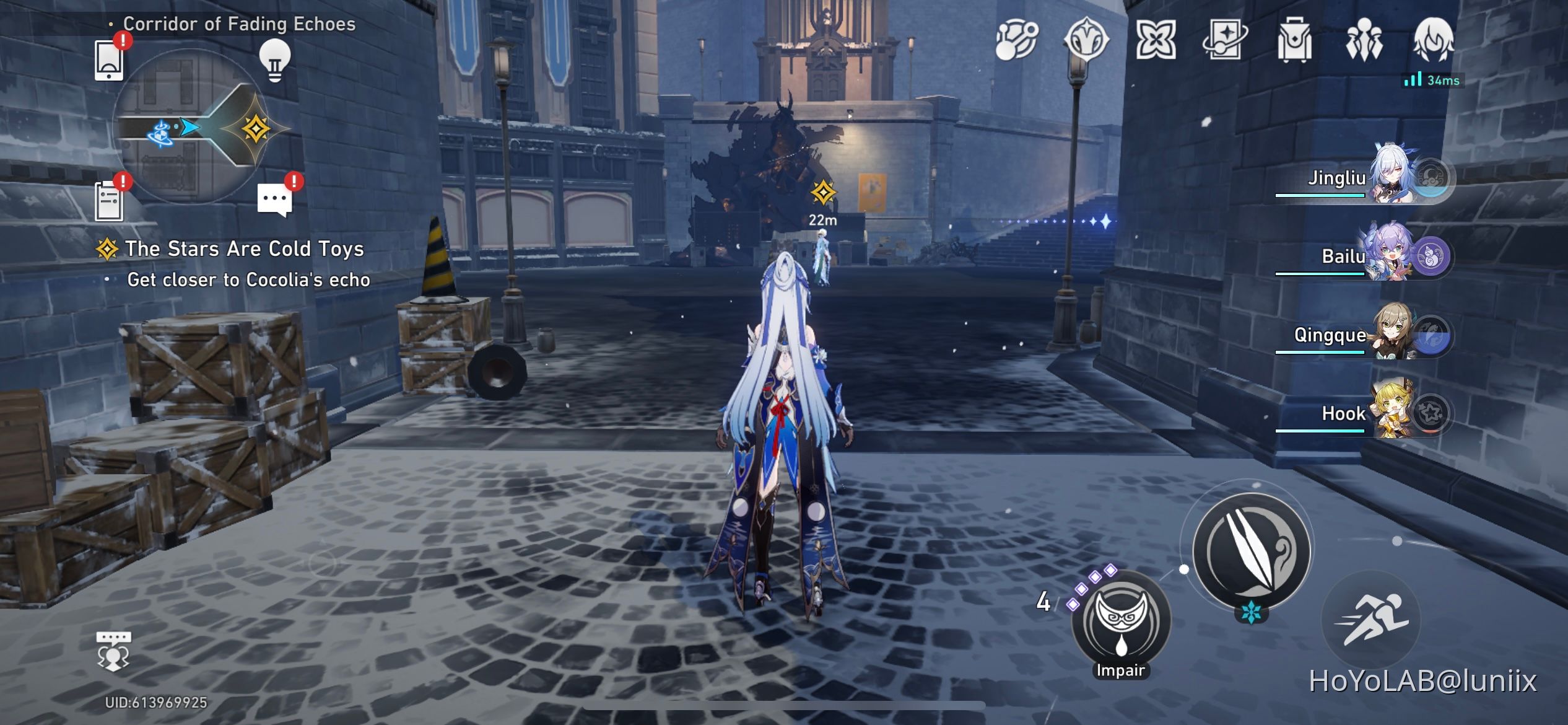Open the phone messages icon

(109, 59)
